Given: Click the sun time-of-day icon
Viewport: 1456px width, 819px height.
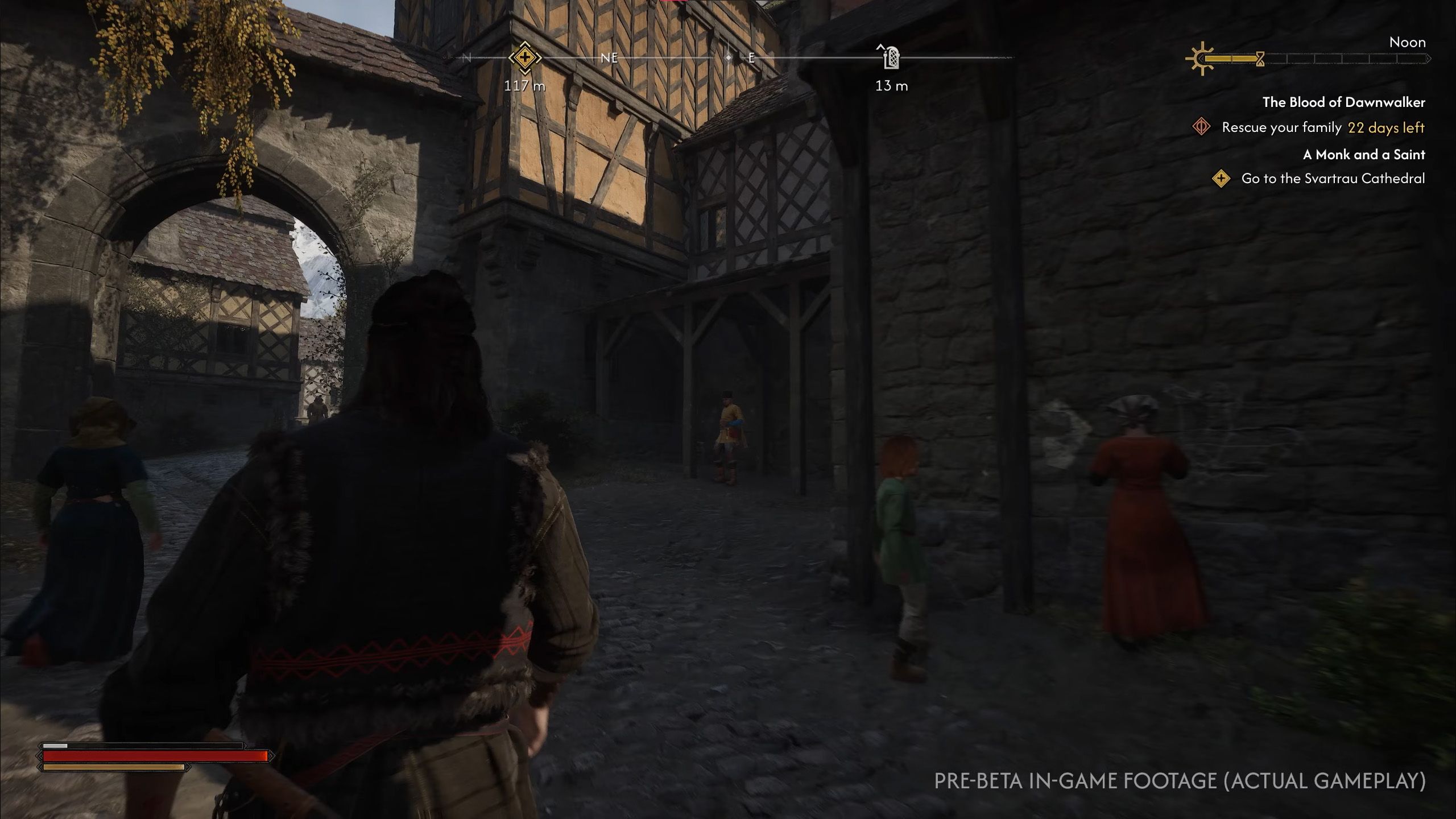Looking at the screenshot, I should click(x=1200, y=59).
